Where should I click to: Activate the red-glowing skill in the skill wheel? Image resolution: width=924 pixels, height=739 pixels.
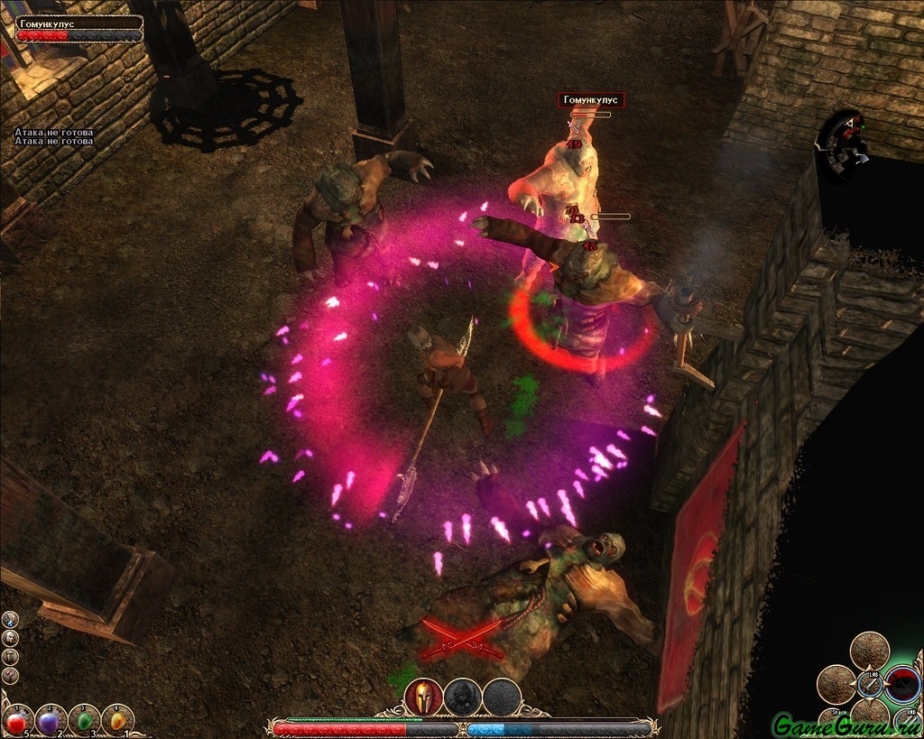tap(903, 684)
